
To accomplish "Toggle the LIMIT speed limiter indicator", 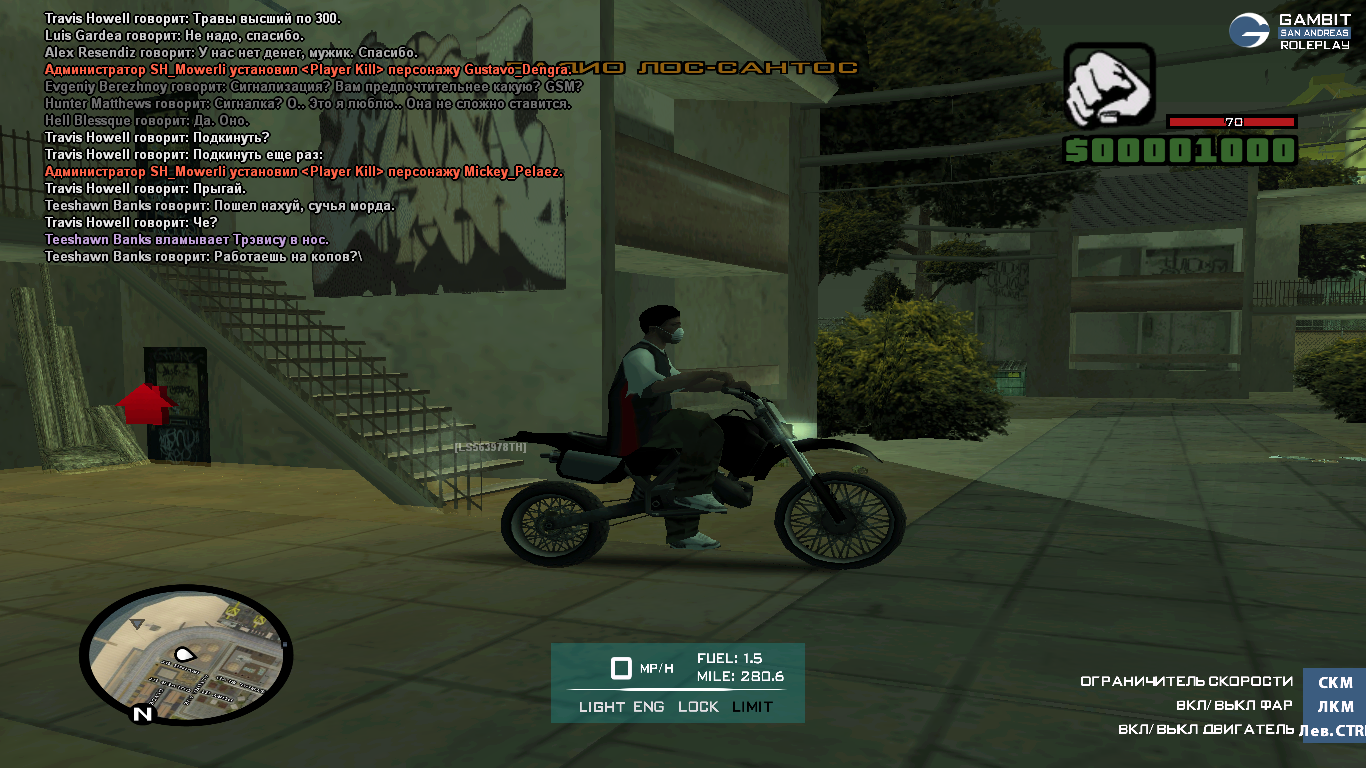I will (752, 707).
